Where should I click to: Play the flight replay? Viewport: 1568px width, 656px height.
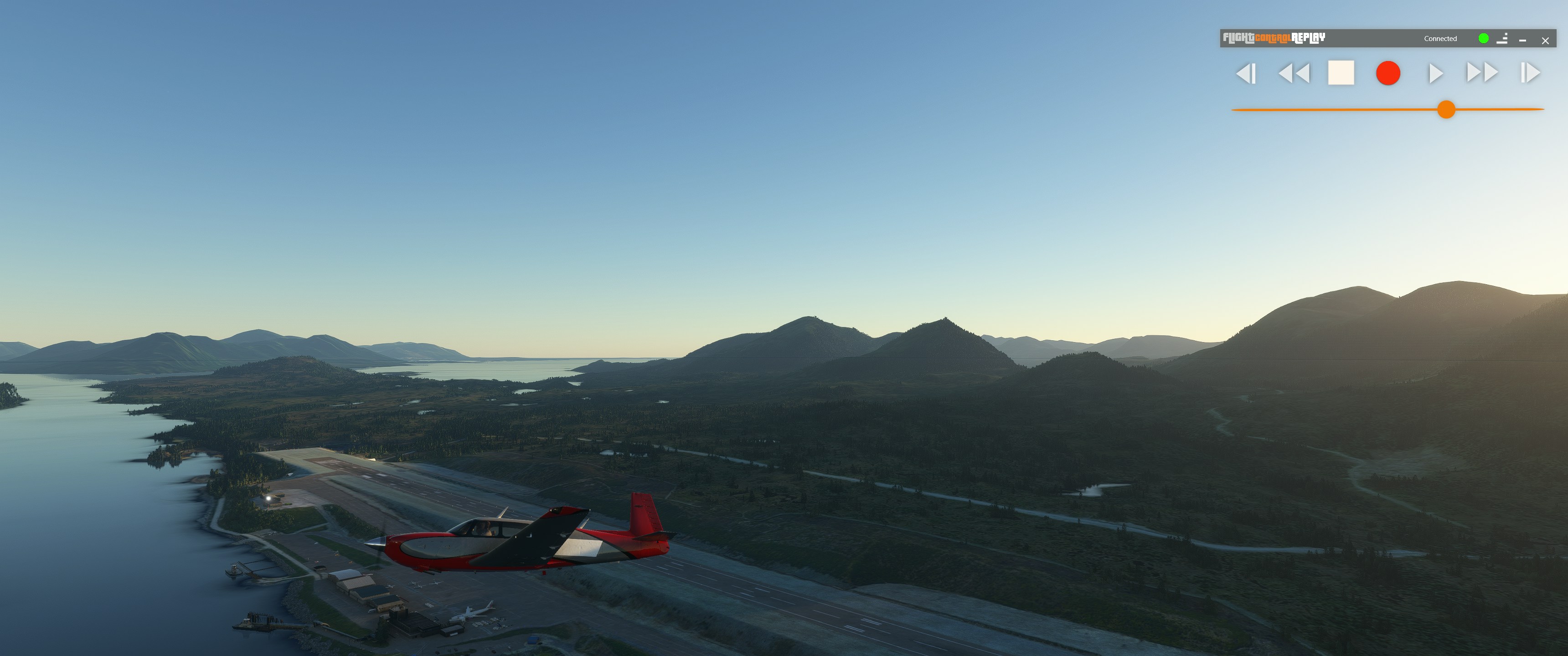click(1435, 74)
